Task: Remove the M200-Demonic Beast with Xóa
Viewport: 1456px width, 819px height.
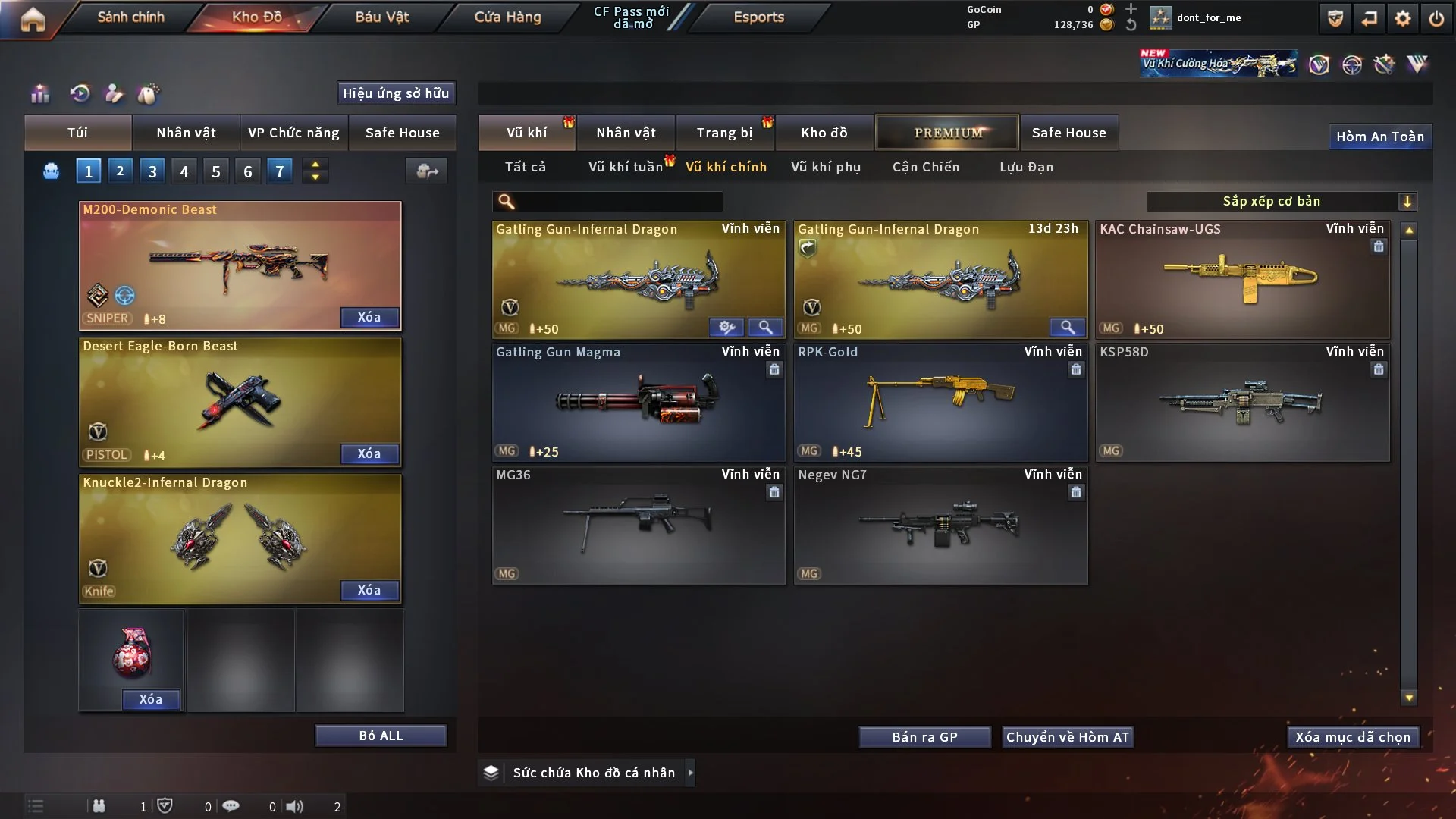Action: click(x=369, y=317)
